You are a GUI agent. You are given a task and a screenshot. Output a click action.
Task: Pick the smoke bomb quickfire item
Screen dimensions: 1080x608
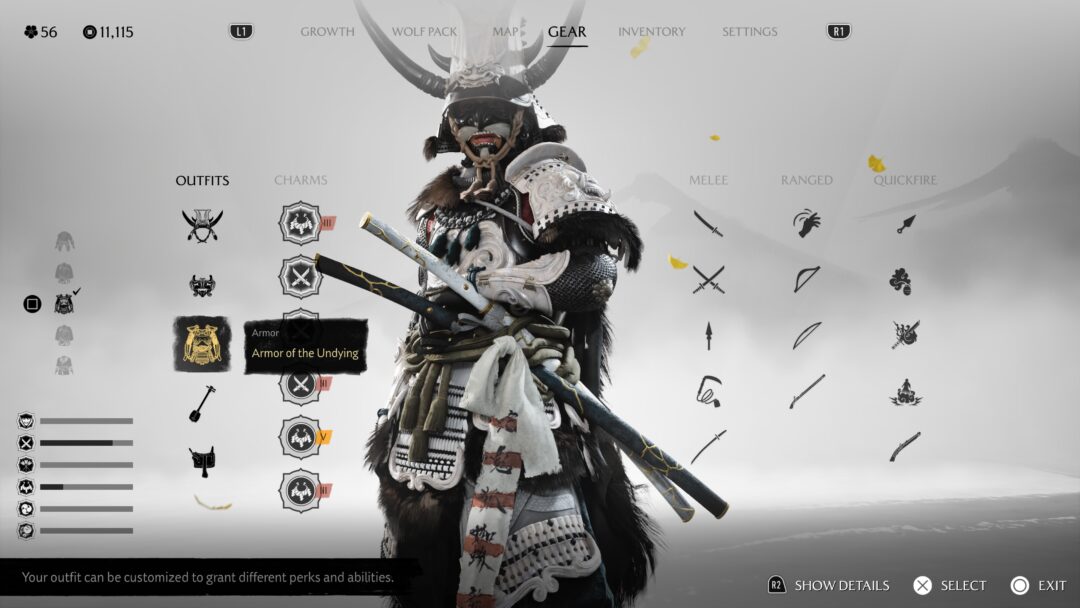(x=900, y=281)
